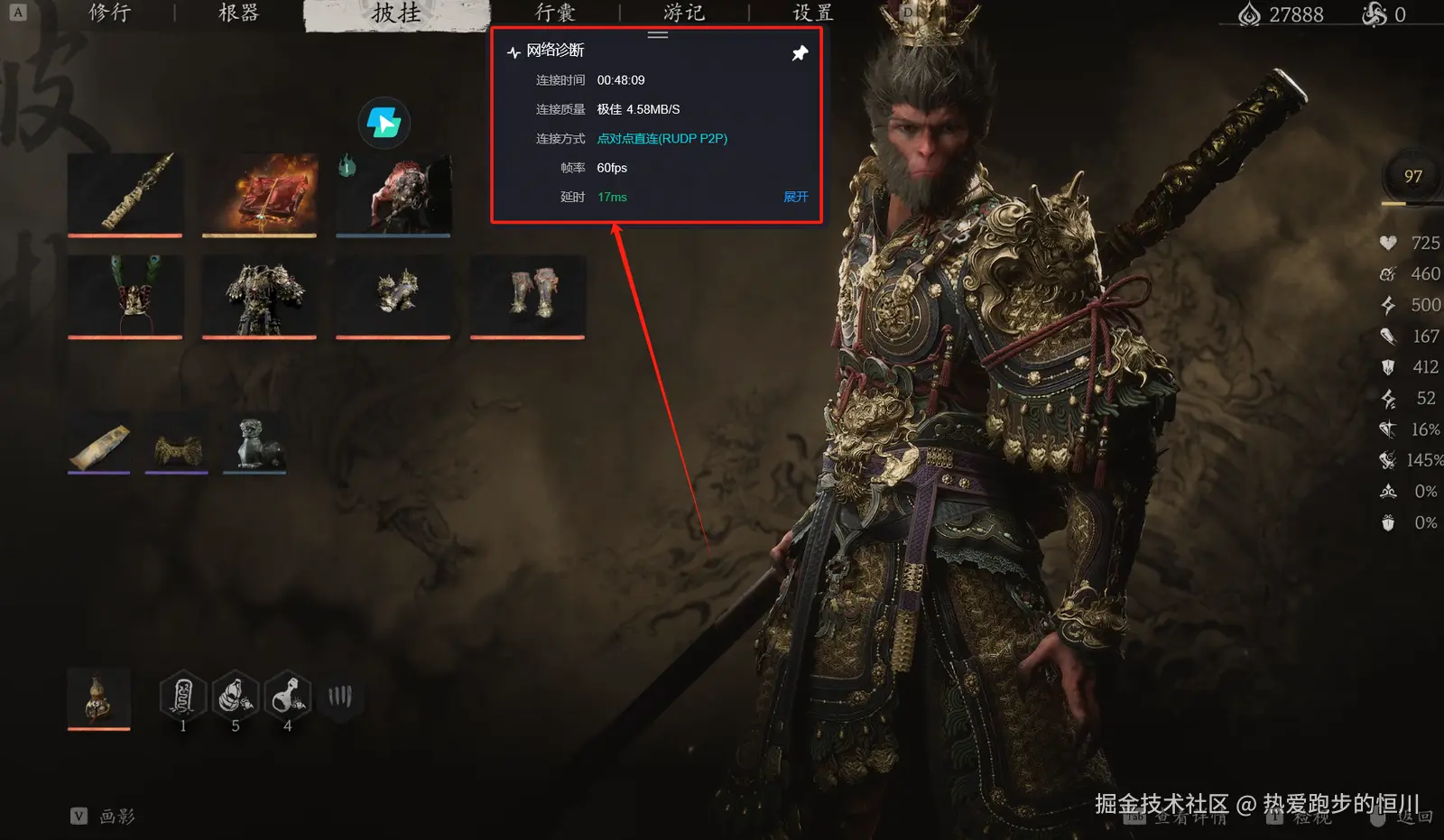Click the 点对点直连(RUDP P2P) connection entry
The height and width of the screenshot is (840, 1444).
(x=662, y=138)
